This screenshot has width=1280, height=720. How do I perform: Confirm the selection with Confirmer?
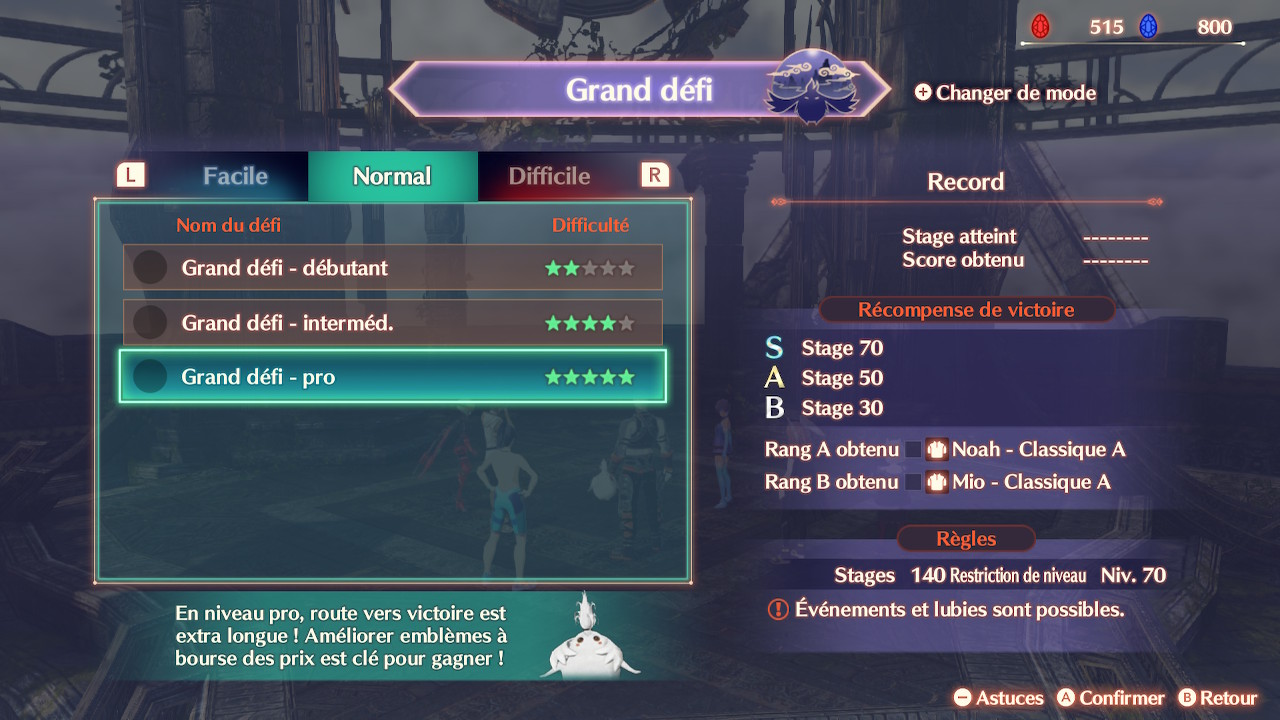pos(1111,698)
